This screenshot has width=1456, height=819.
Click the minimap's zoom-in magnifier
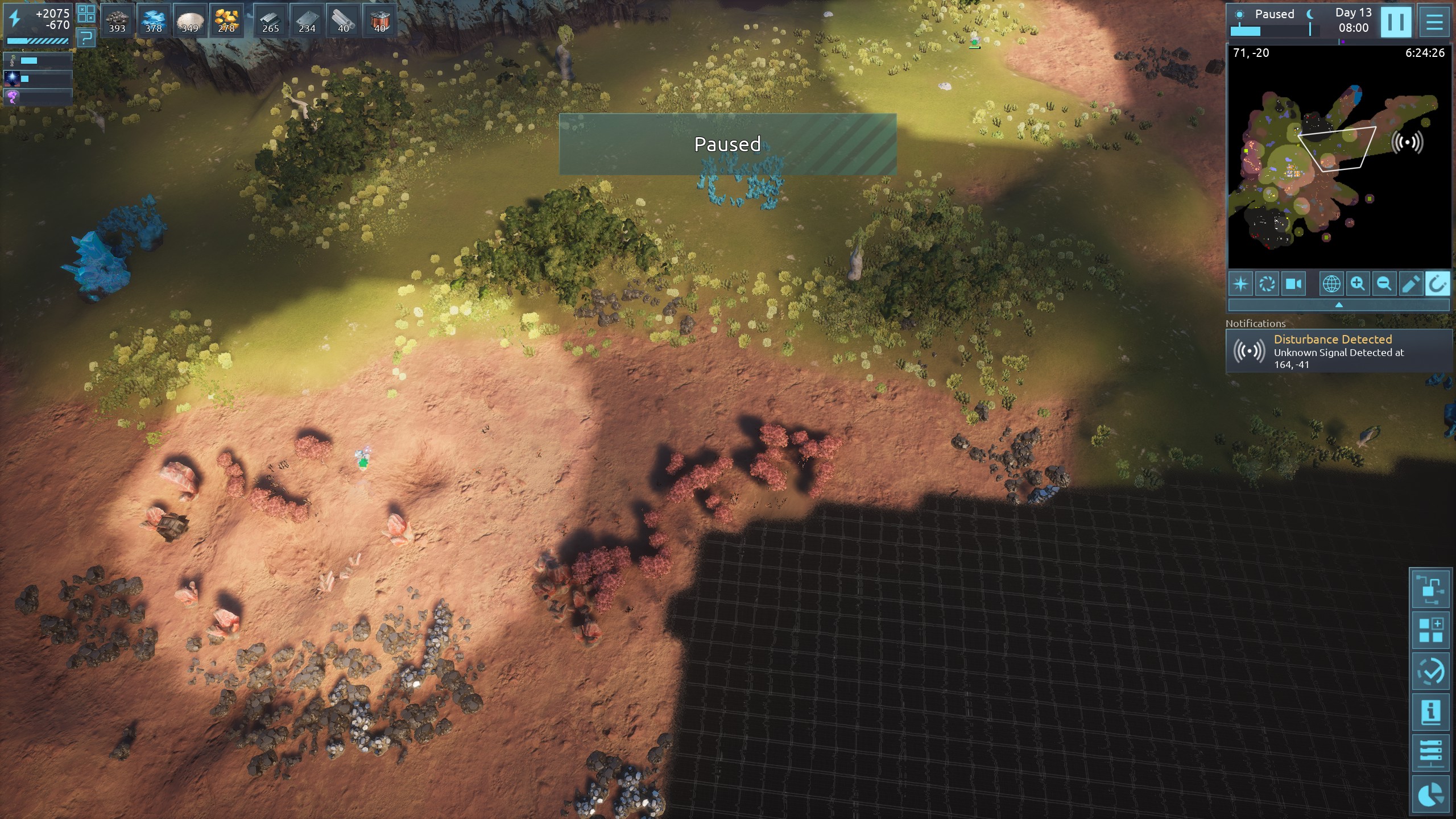[x=1358, y=283]
